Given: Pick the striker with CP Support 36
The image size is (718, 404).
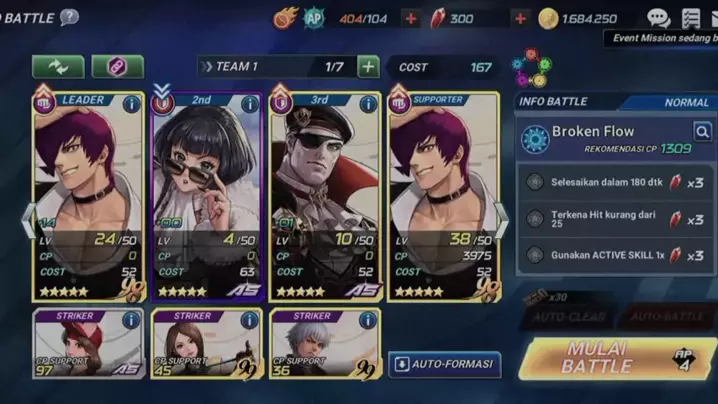Looking at the screenshot, I should (x=325, y=343).
